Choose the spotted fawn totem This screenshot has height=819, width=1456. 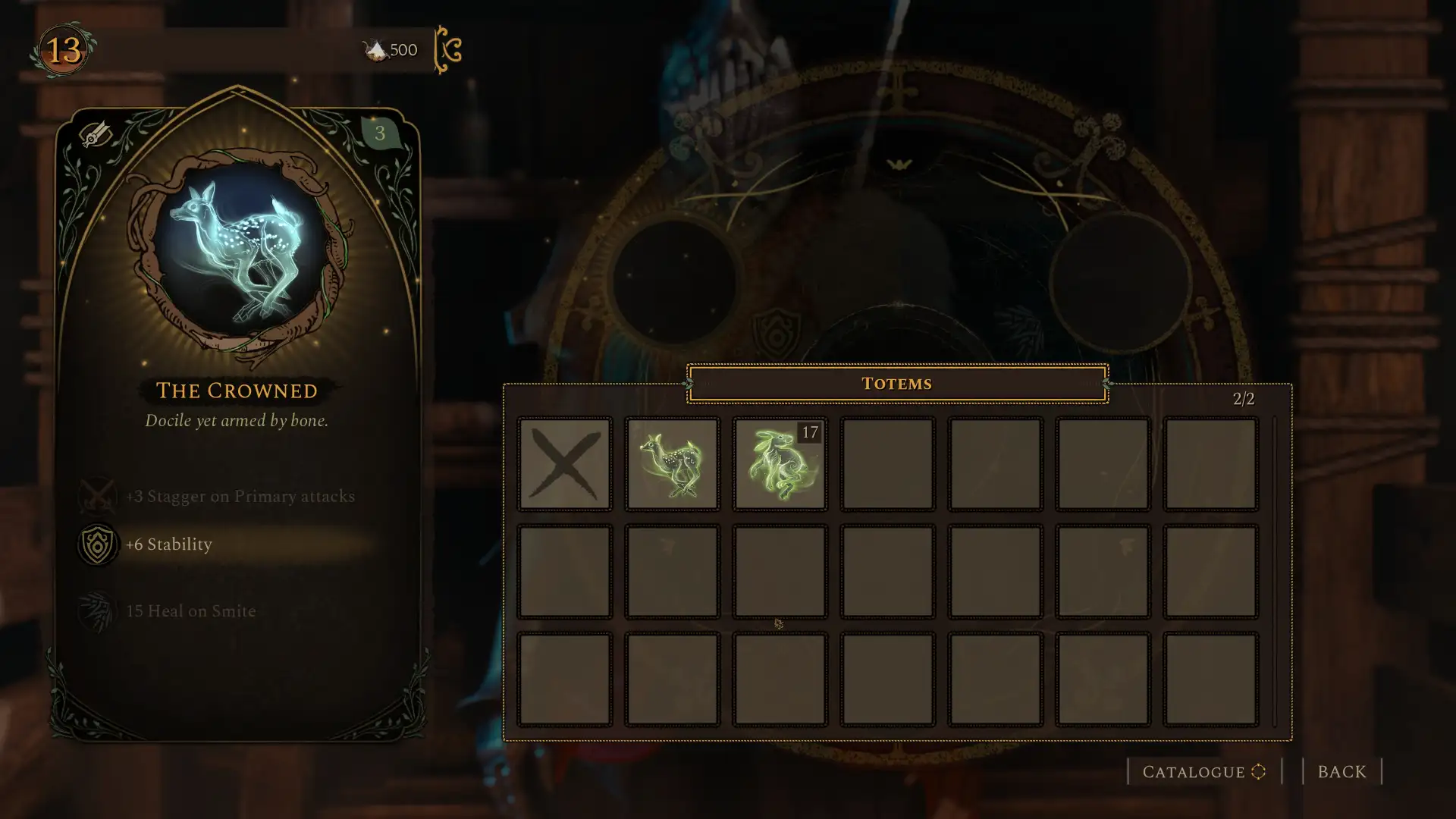(x=672, y=463)
